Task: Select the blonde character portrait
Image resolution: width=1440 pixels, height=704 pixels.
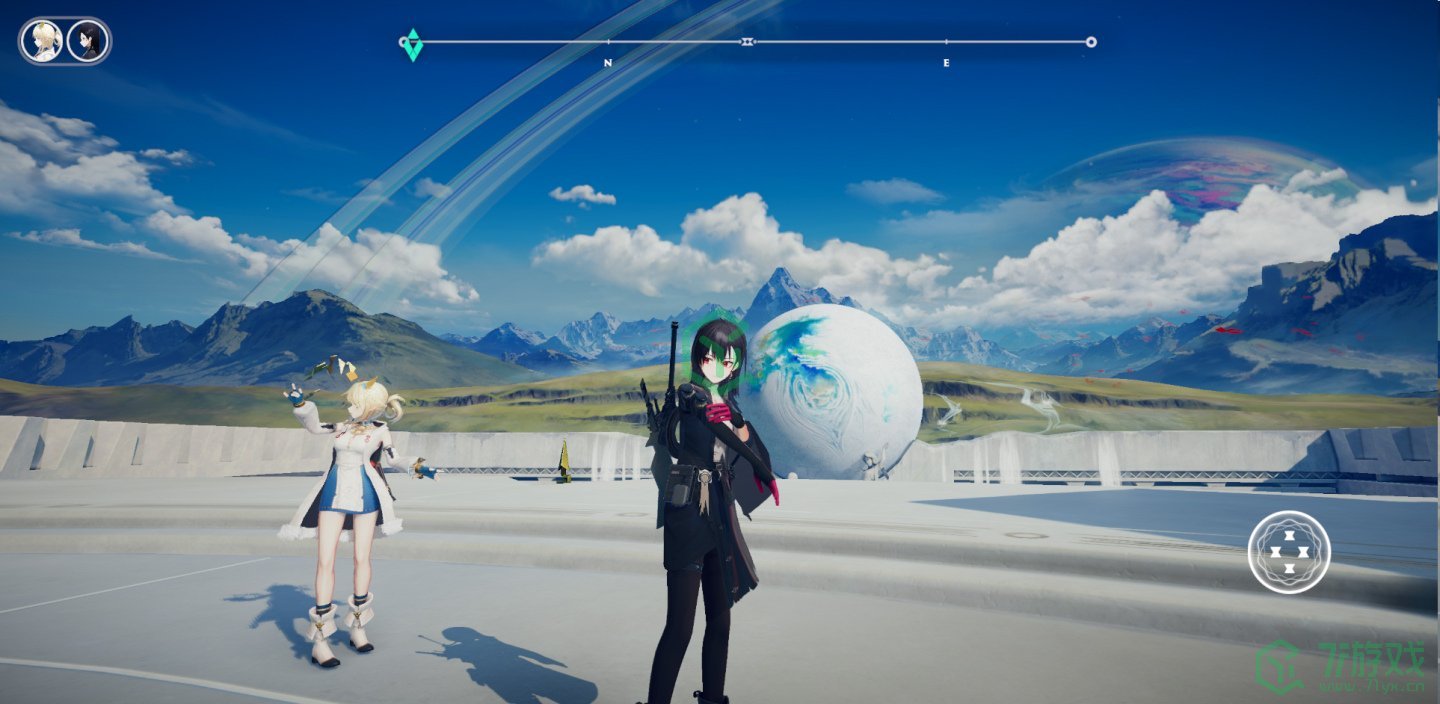Action: pyautogui.click(x=43, y=41)
